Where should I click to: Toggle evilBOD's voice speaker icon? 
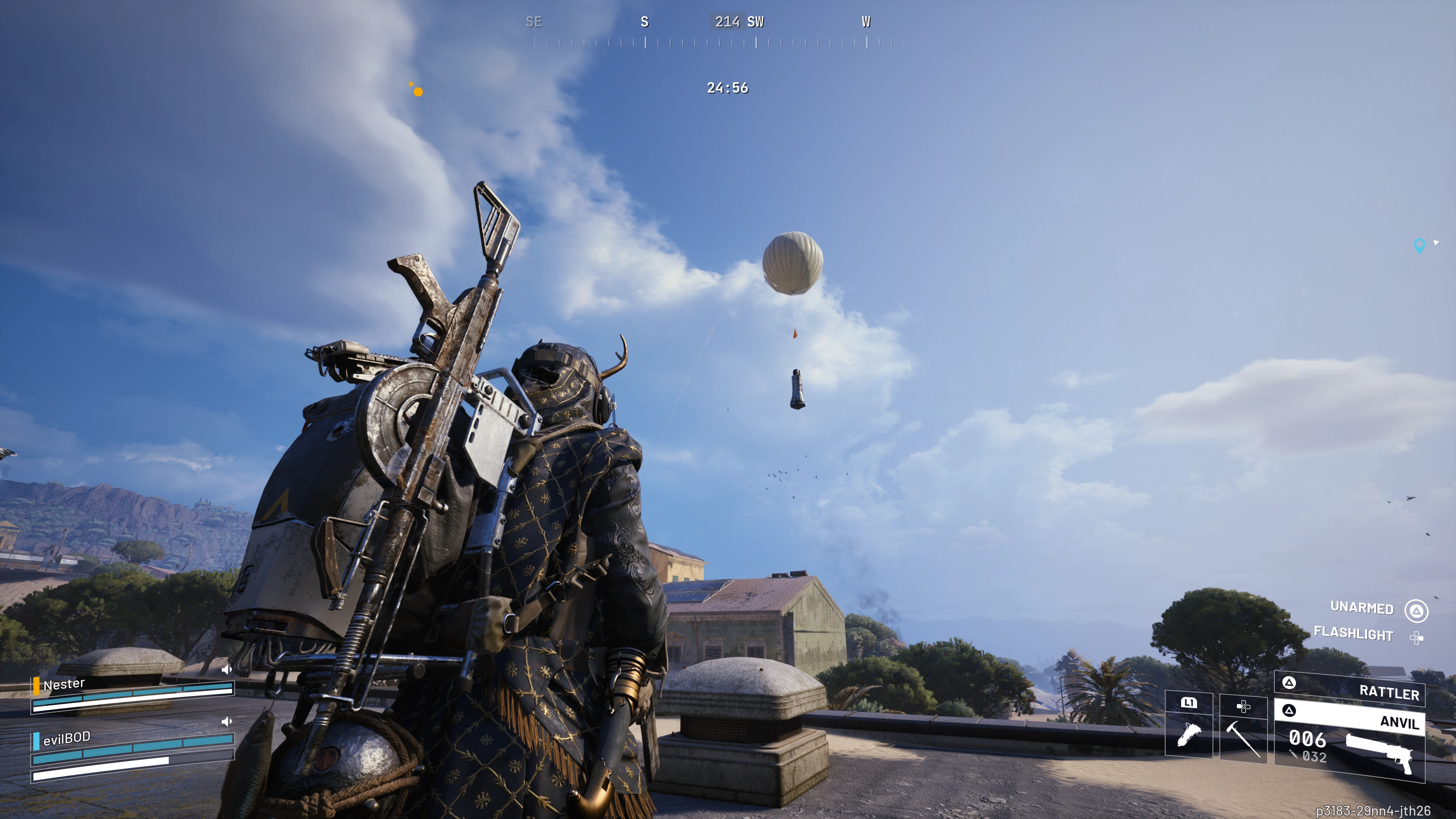click(x=227, y=722)
